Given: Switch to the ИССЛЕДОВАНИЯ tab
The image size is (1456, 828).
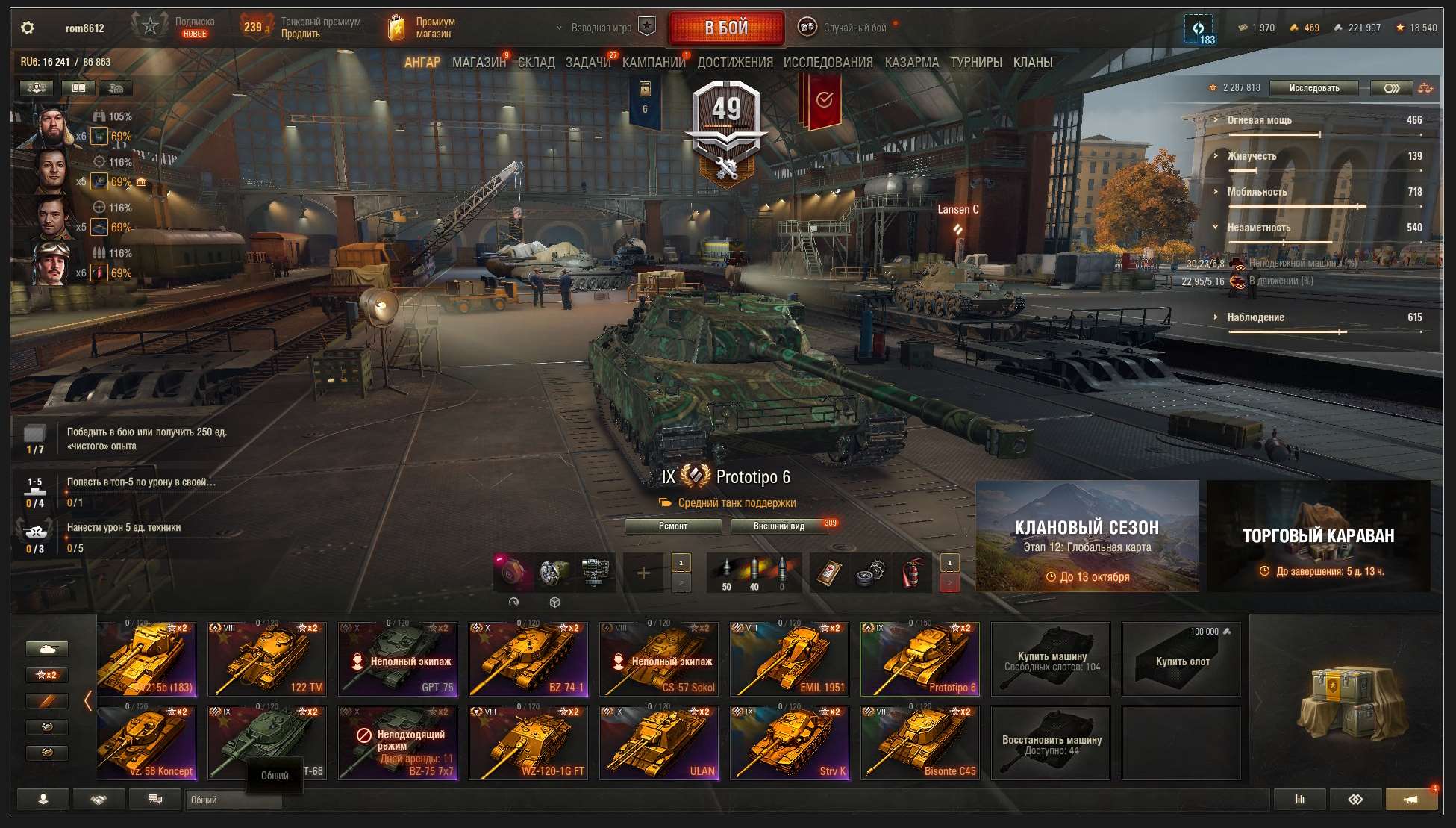Looking at the screenshot, I should (x=828, y=63).
